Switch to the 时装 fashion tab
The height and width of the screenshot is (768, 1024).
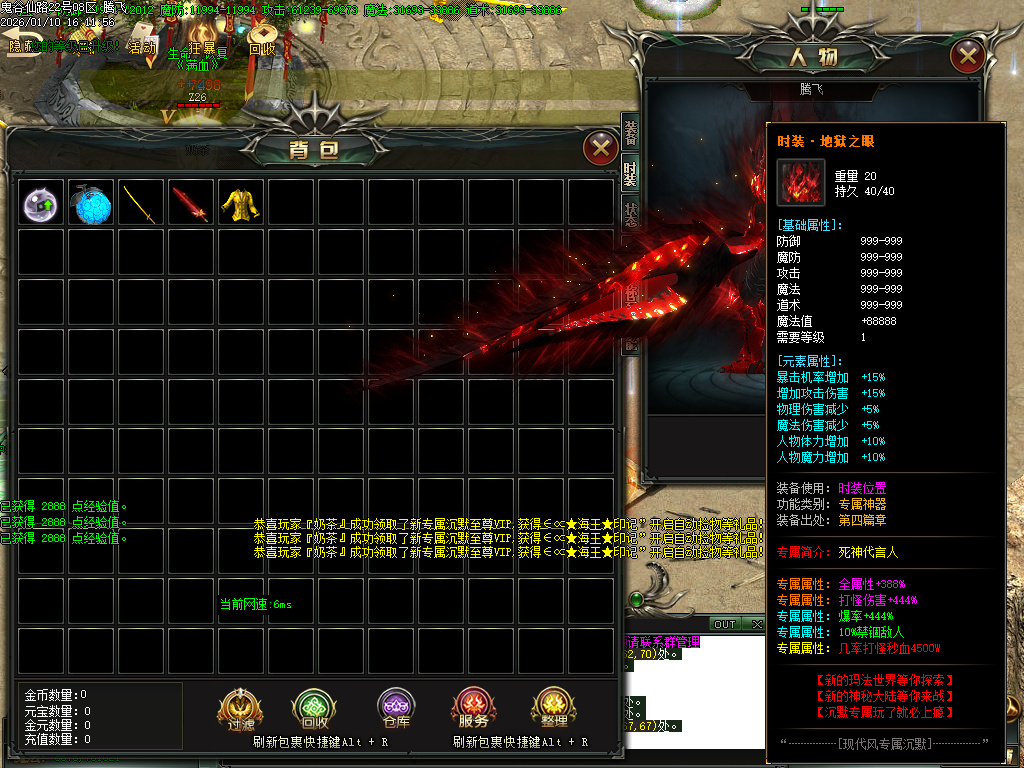click(x=630, y=174)
